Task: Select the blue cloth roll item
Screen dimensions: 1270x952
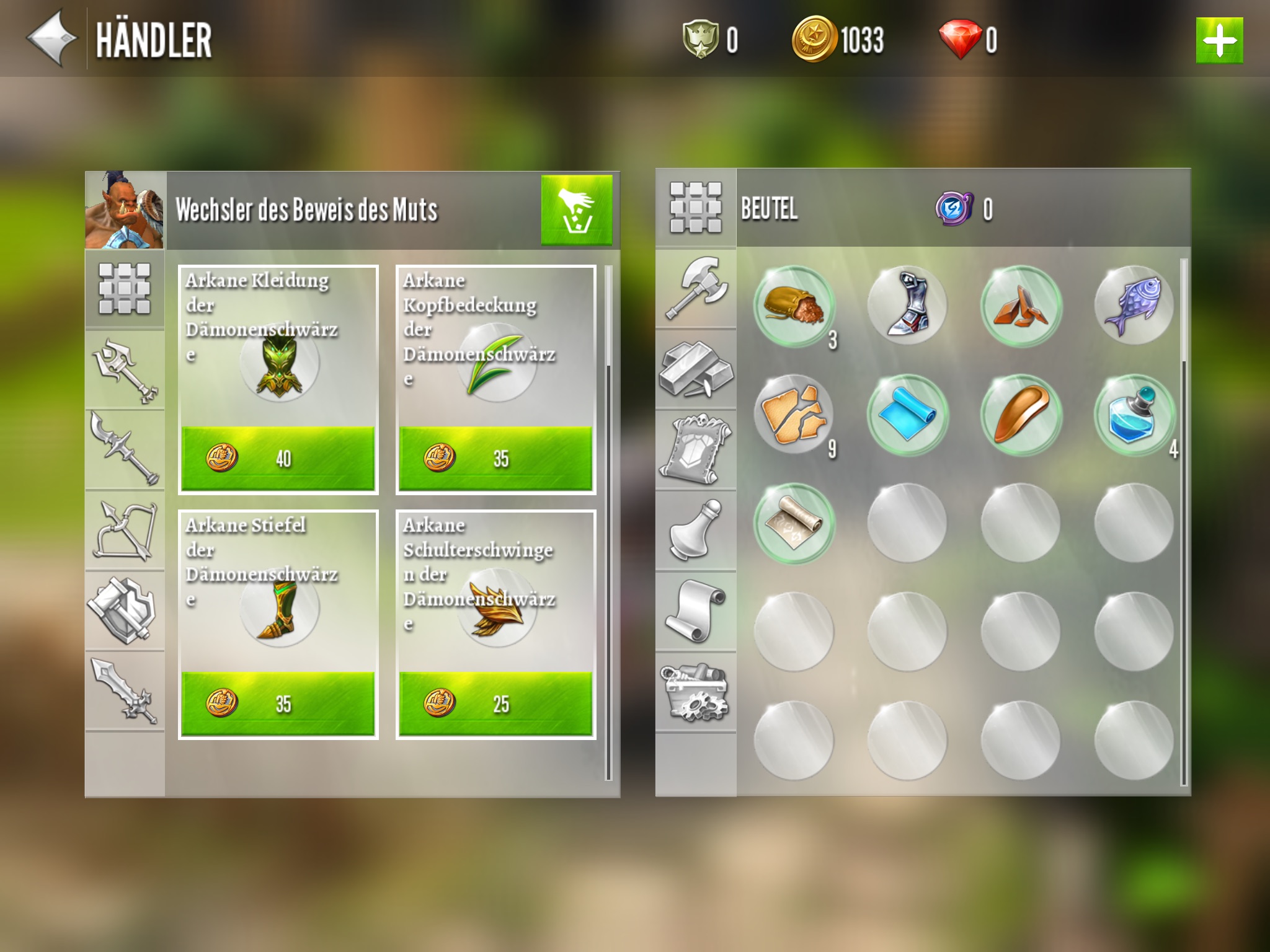Action: pyautogui.click(x=907, y=415)
